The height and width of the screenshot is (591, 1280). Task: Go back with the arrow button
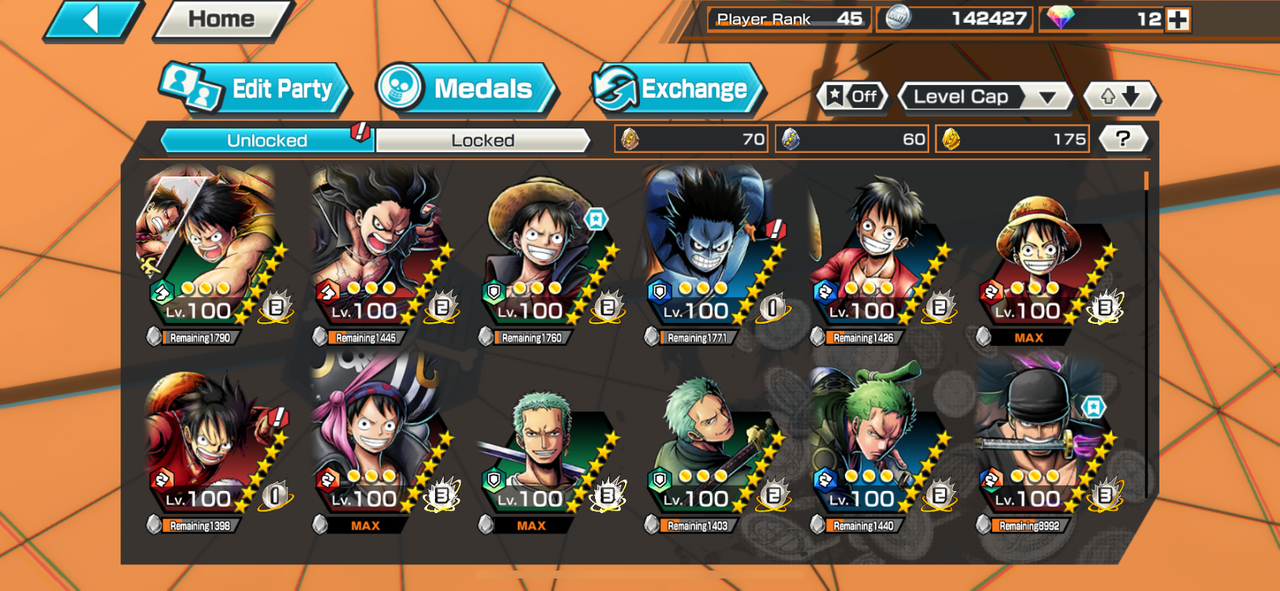point(92,20)
